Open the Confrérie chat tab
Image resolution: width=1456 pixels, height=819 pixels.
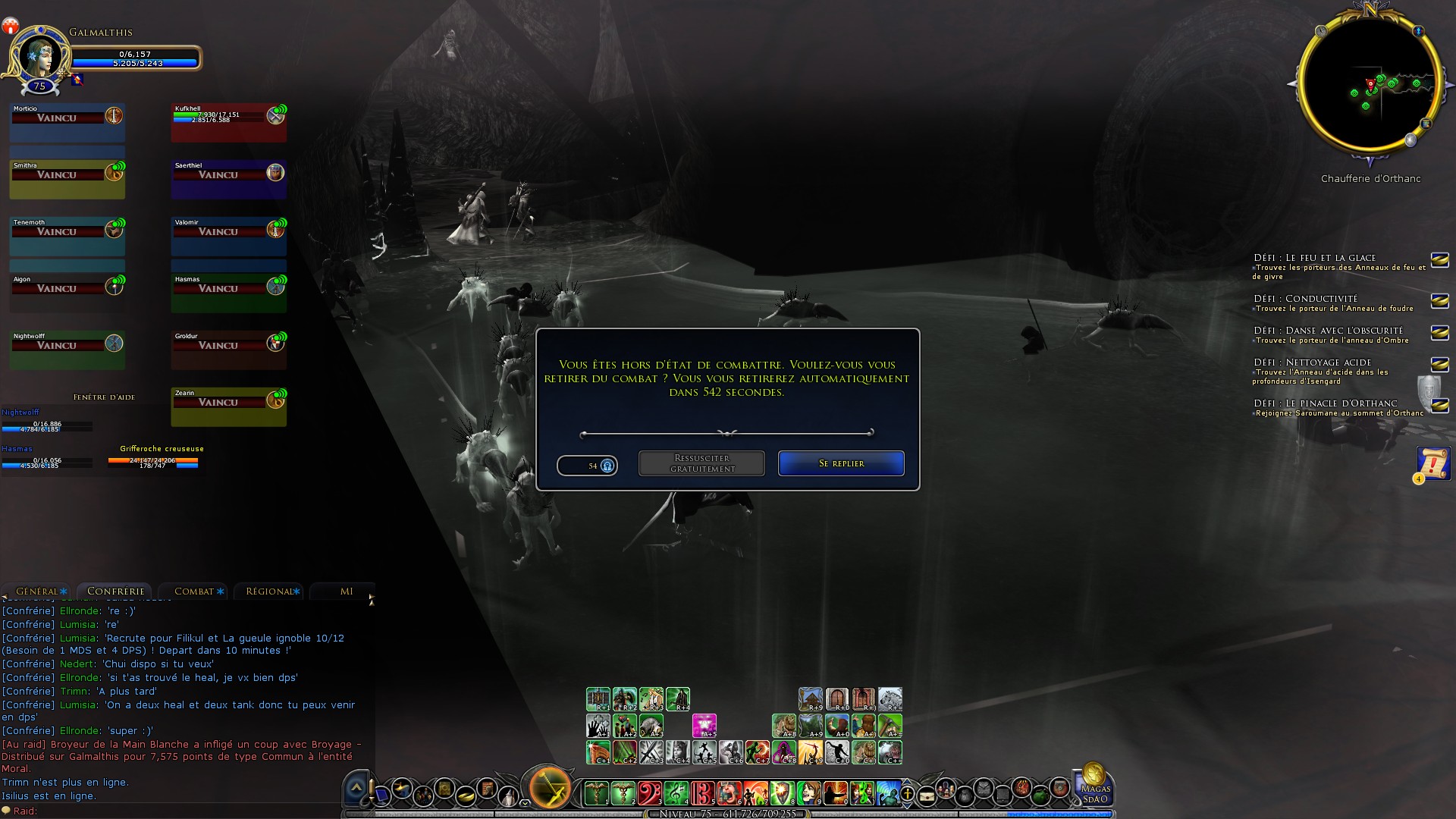(115, 591)
